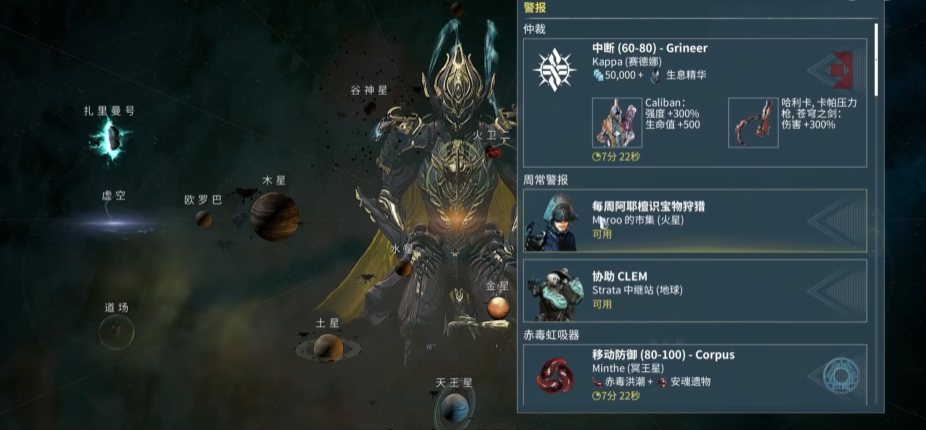Choose planet 土星 on the star chart
The width and height of the screenshot is (926, 430).
328,347
